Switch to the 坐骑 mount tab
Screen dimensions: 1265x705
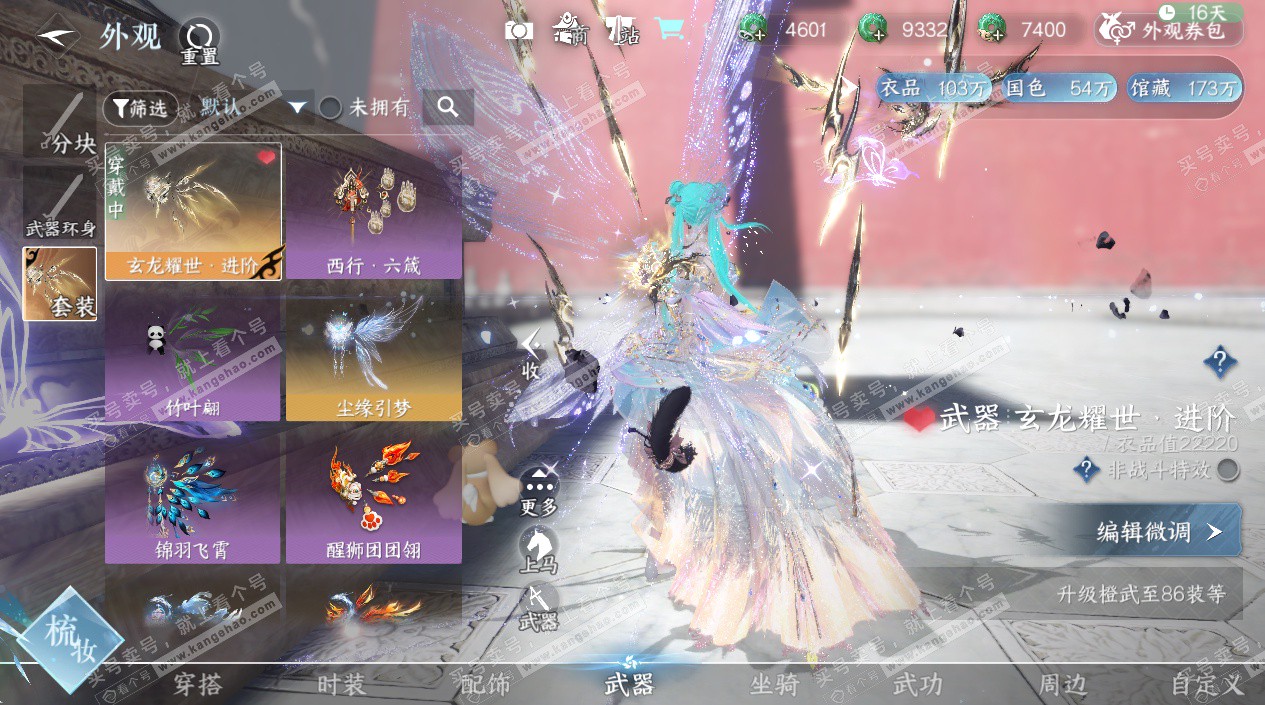click(x=775, y=685)
